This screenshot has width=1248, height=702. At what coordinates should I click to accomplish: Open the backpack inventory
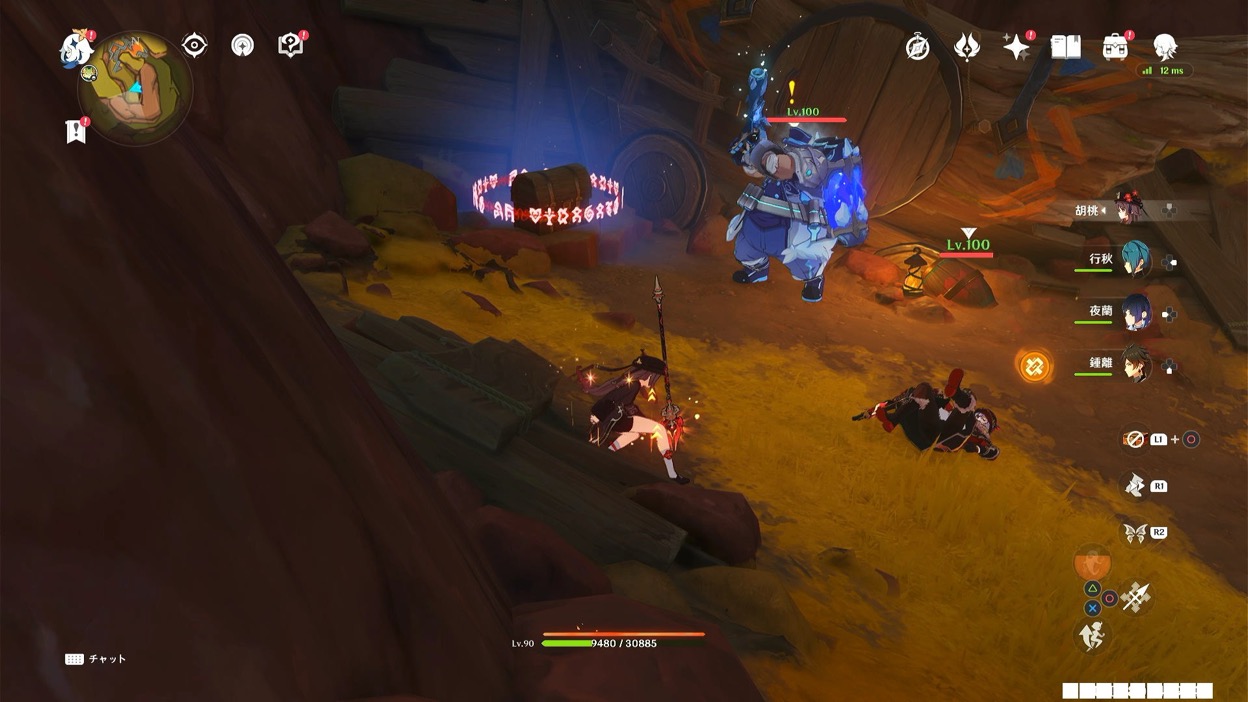pos(1115,47)
